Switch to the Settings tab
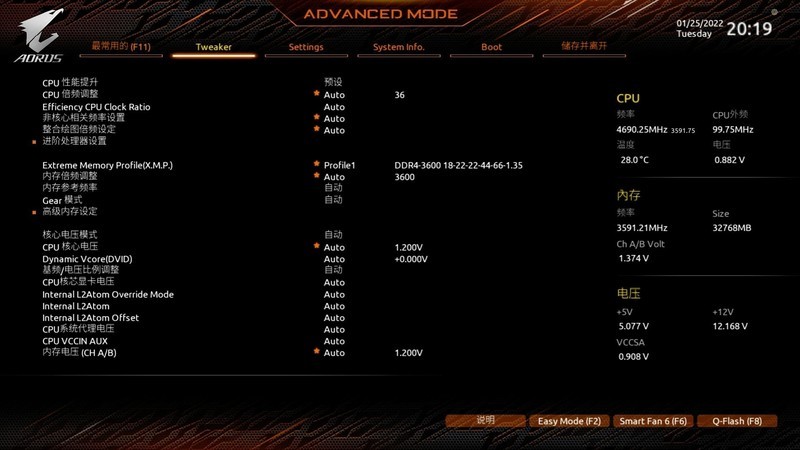Image resolution: width=800 pixels, height=450 pixels. (x=306, y=47)
